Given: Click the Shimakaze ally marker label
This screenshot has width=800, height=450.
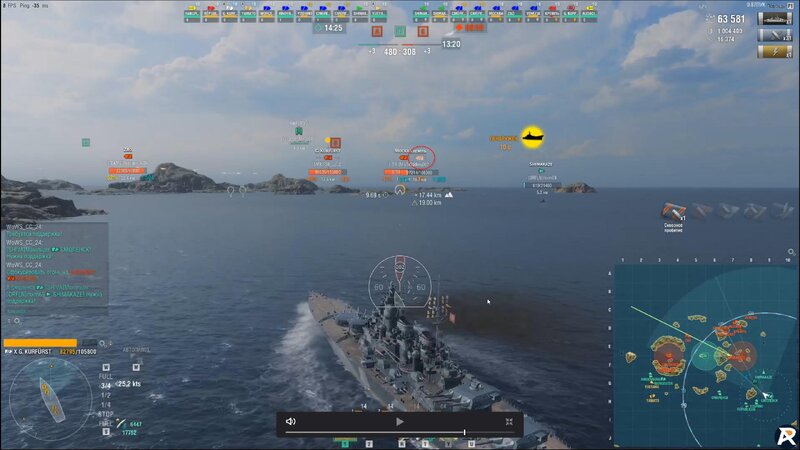Looking at the screenshot, I should [541, 164].
